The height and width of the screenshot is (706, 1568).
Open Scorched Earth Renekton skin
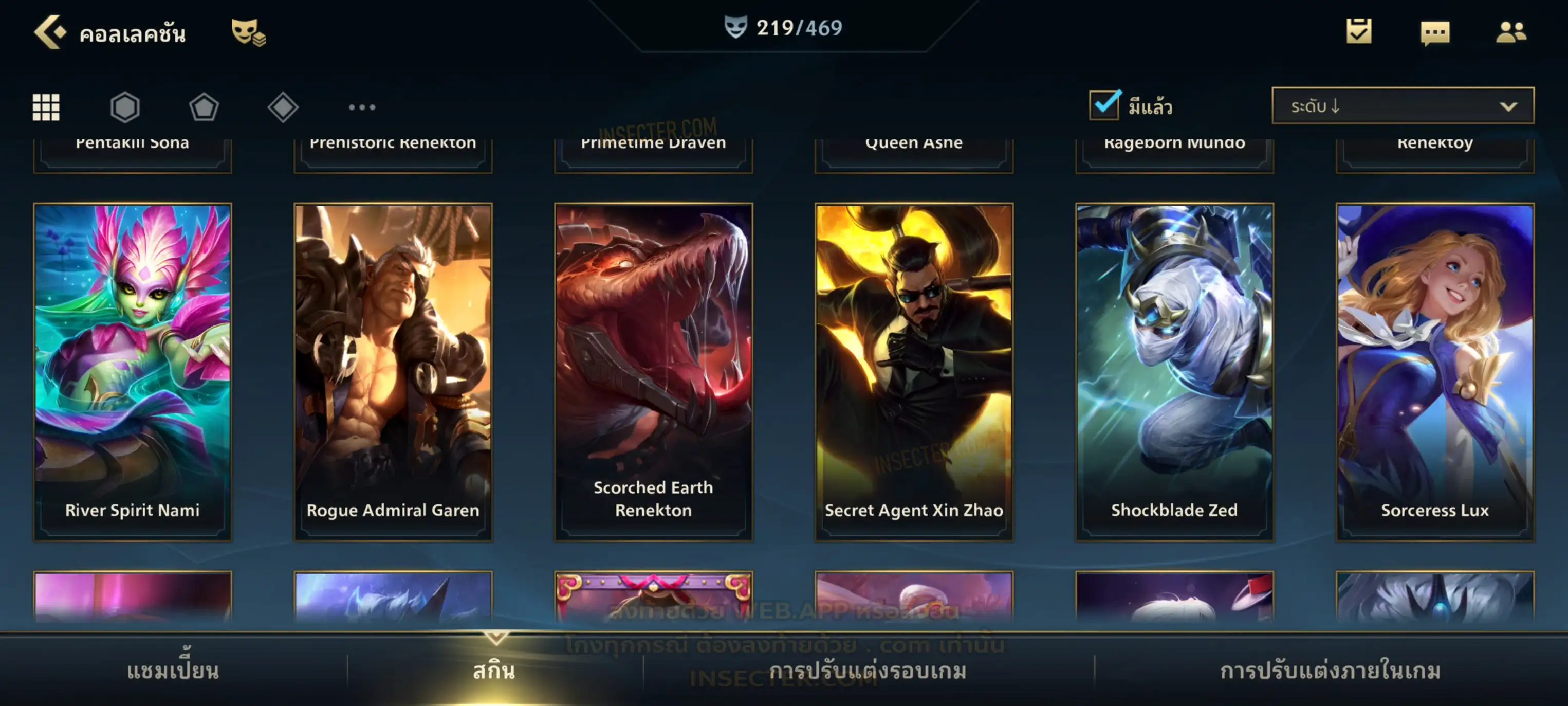pyautogui.click(x=654, y=372)
